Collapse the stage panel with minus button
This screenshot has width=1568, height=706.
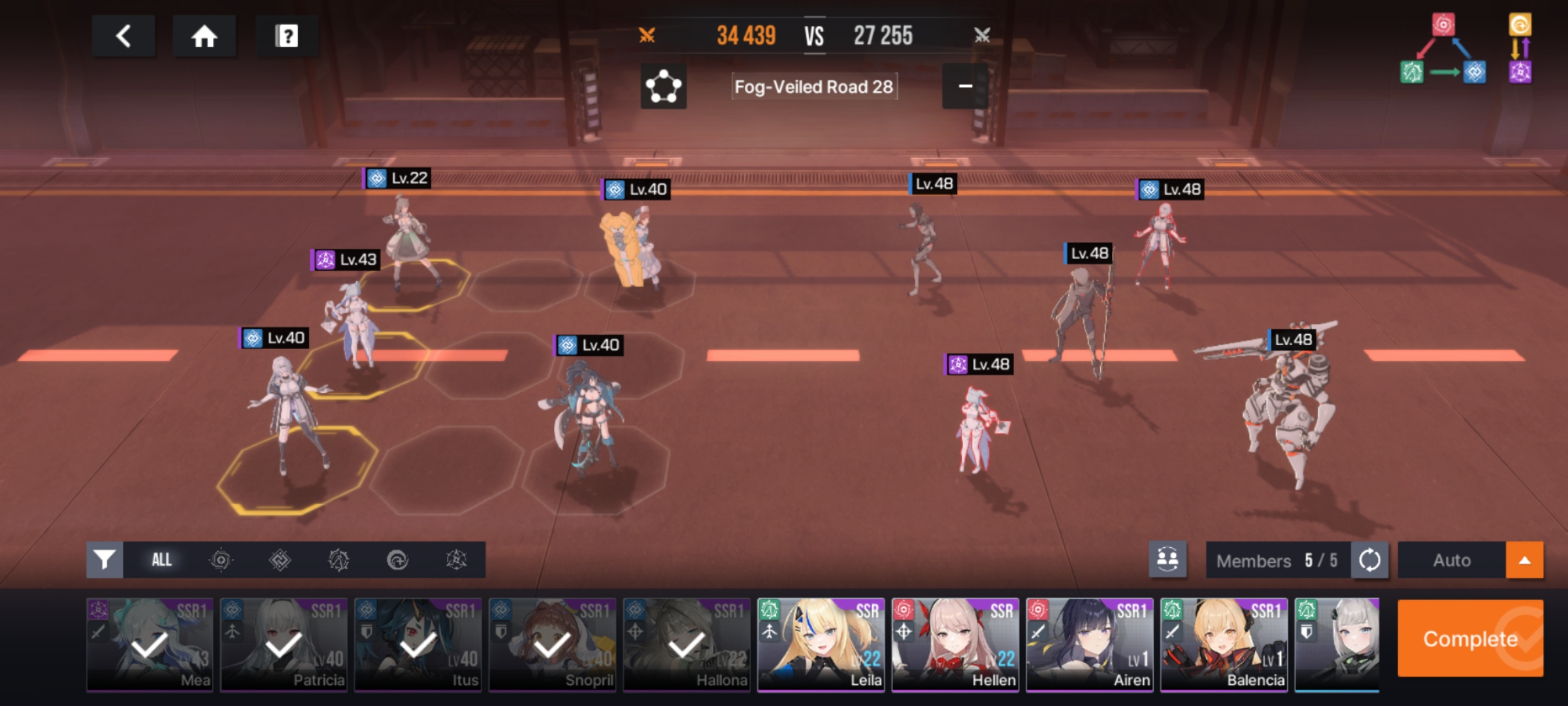964,86
